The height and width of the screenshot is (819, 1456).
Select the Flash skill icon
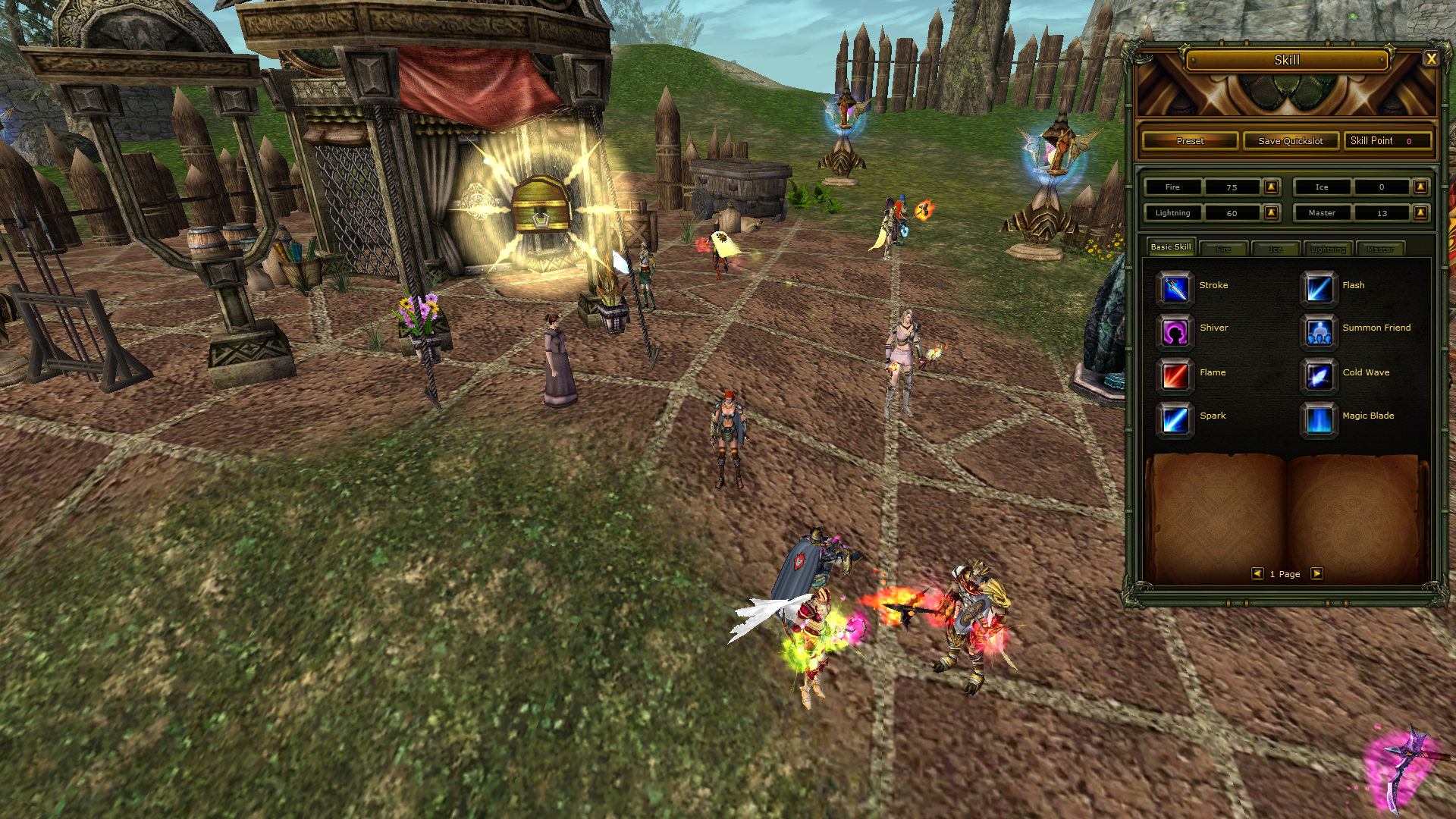(x=1319, y=288)
